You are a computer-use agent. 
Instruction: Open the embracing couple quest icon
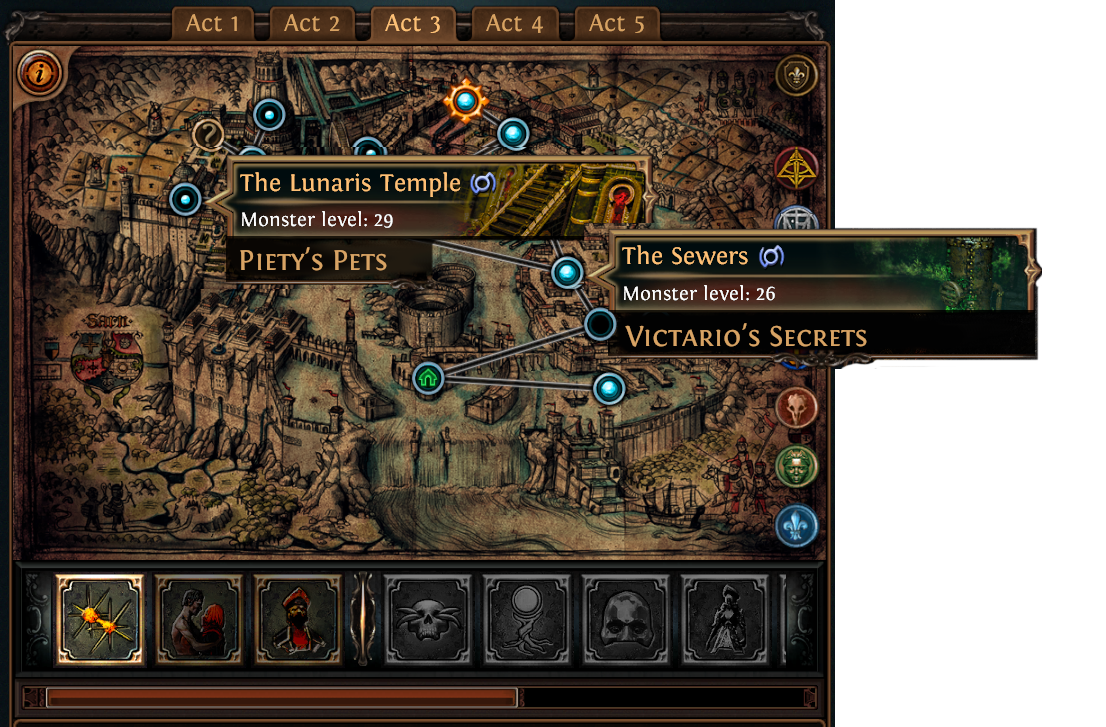tap(198, 620)
